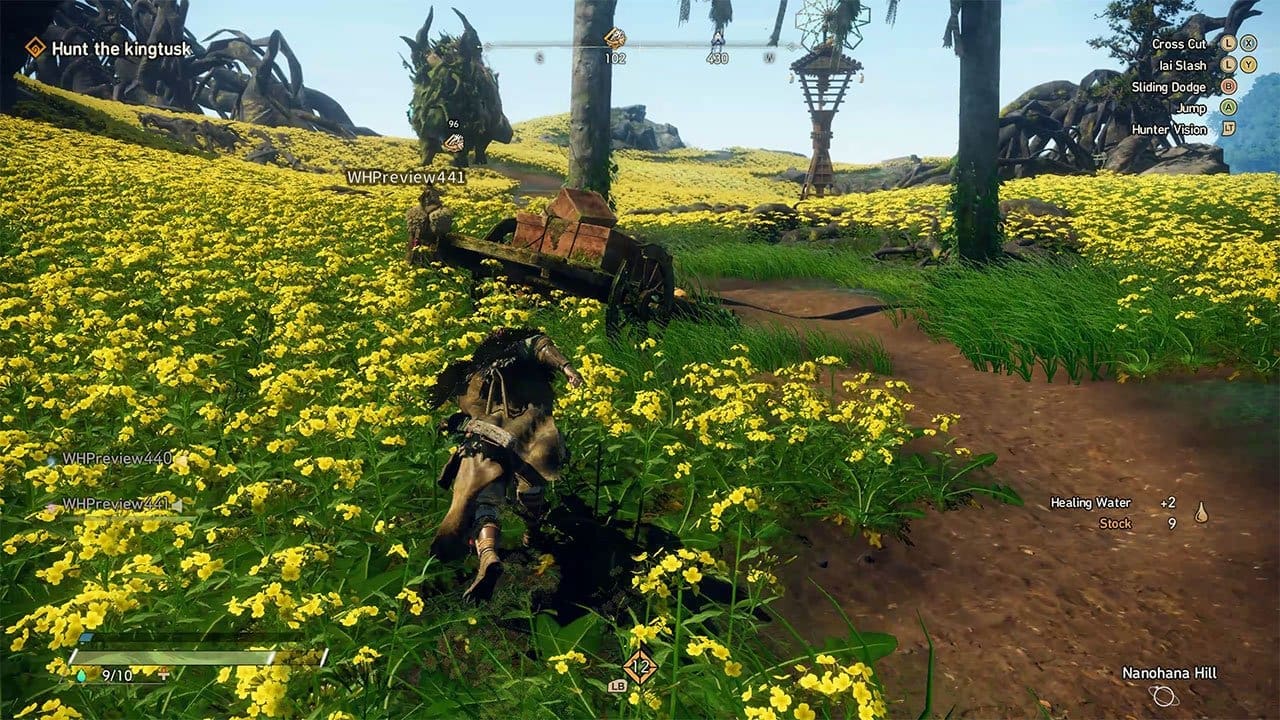The width and height of the screenshot is (1280, 720).
Task: Select the item slot showing 12
Action: point(640,665)
